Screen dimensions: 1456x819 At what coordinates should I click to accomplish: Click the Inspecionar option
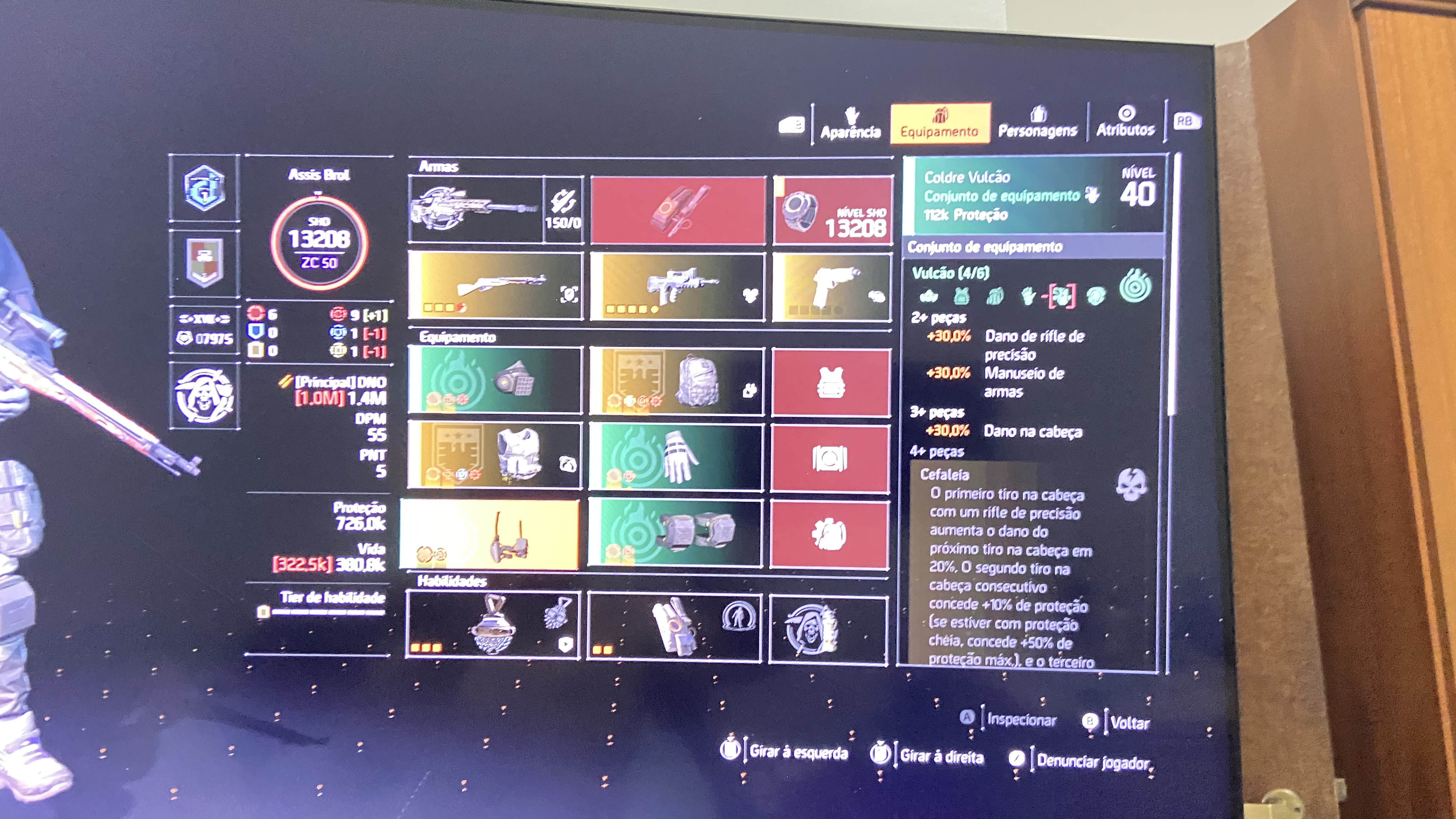pyautogui.click(x=1021, y=720)
